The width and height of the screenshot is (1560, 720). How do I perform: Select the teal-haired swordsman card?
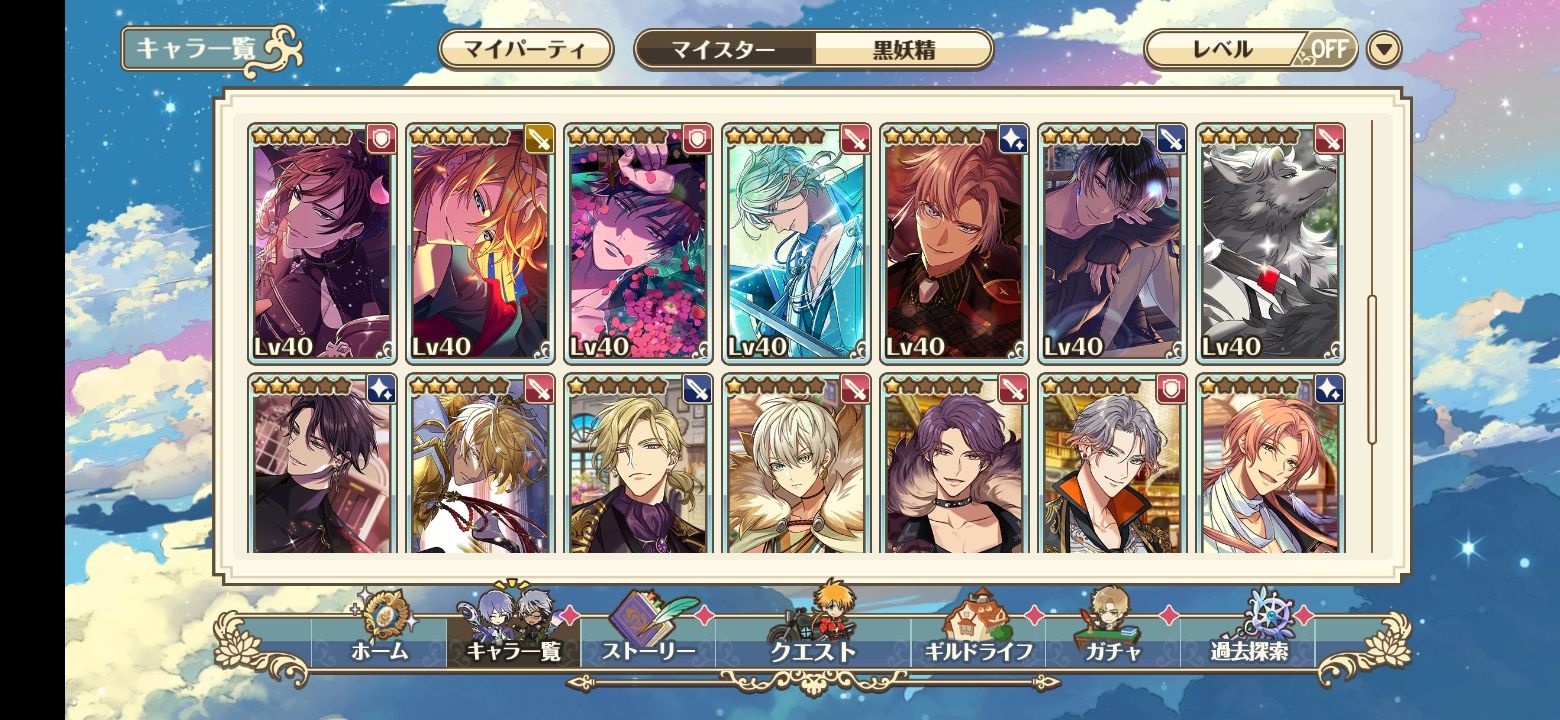tap(796, 243)
